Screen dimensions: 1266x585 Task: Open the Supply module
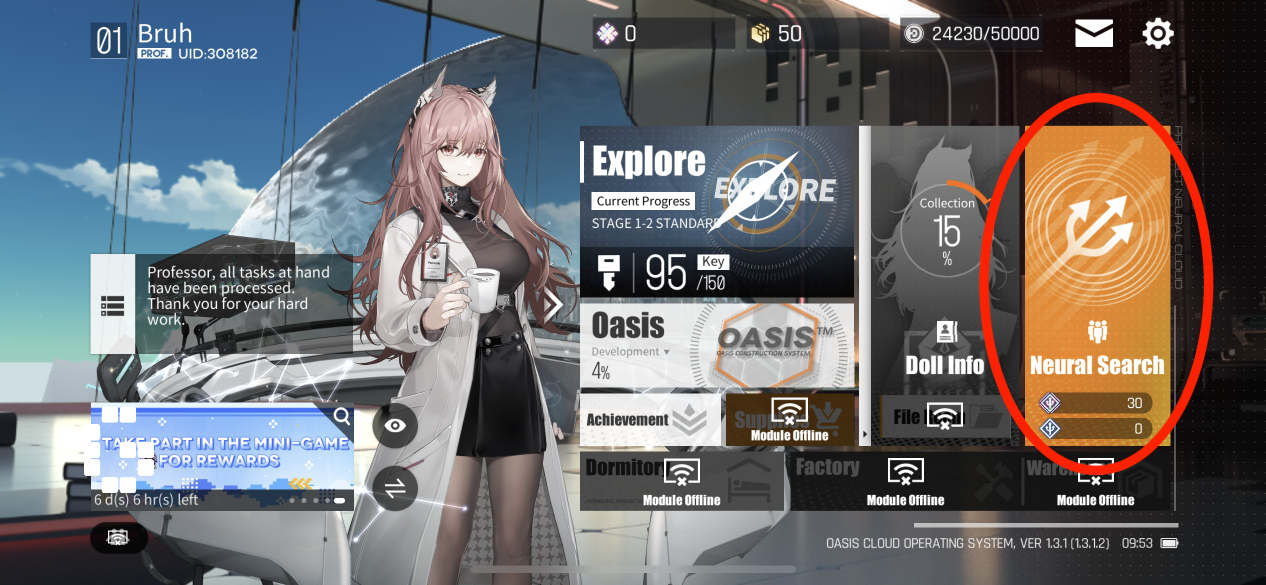point(790,420)
